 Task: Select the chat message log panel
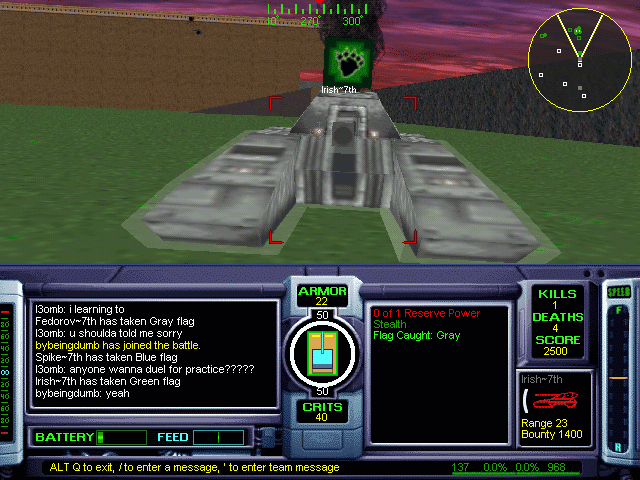pos(154,354)
